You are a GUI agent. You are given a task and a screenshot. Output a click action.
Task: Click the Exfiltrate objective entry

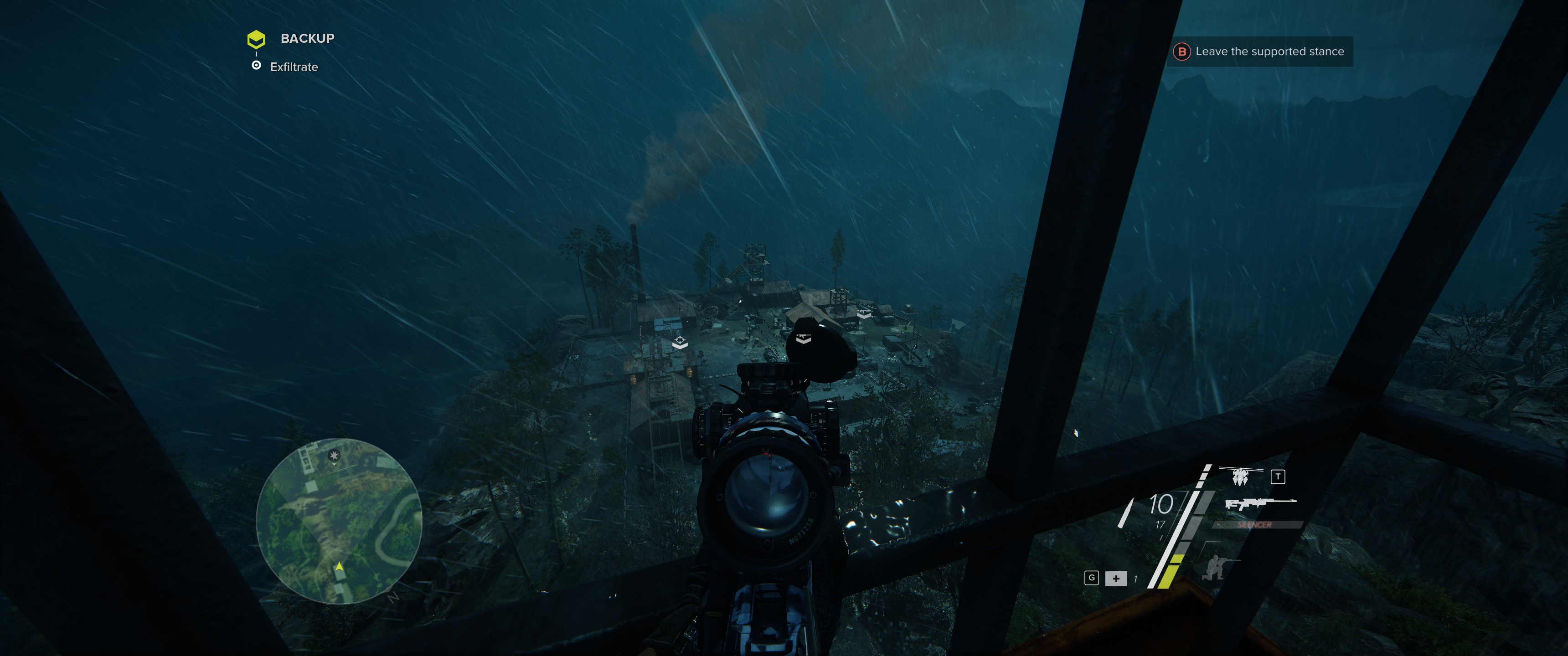[x=294, y=67]
